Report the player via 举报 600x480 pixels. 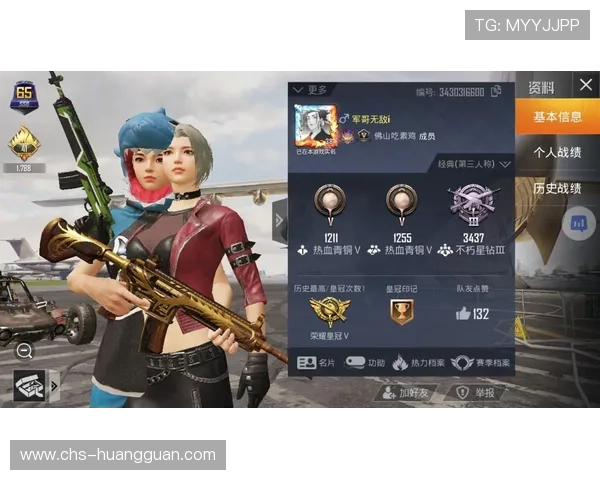(x=476, y=393)
